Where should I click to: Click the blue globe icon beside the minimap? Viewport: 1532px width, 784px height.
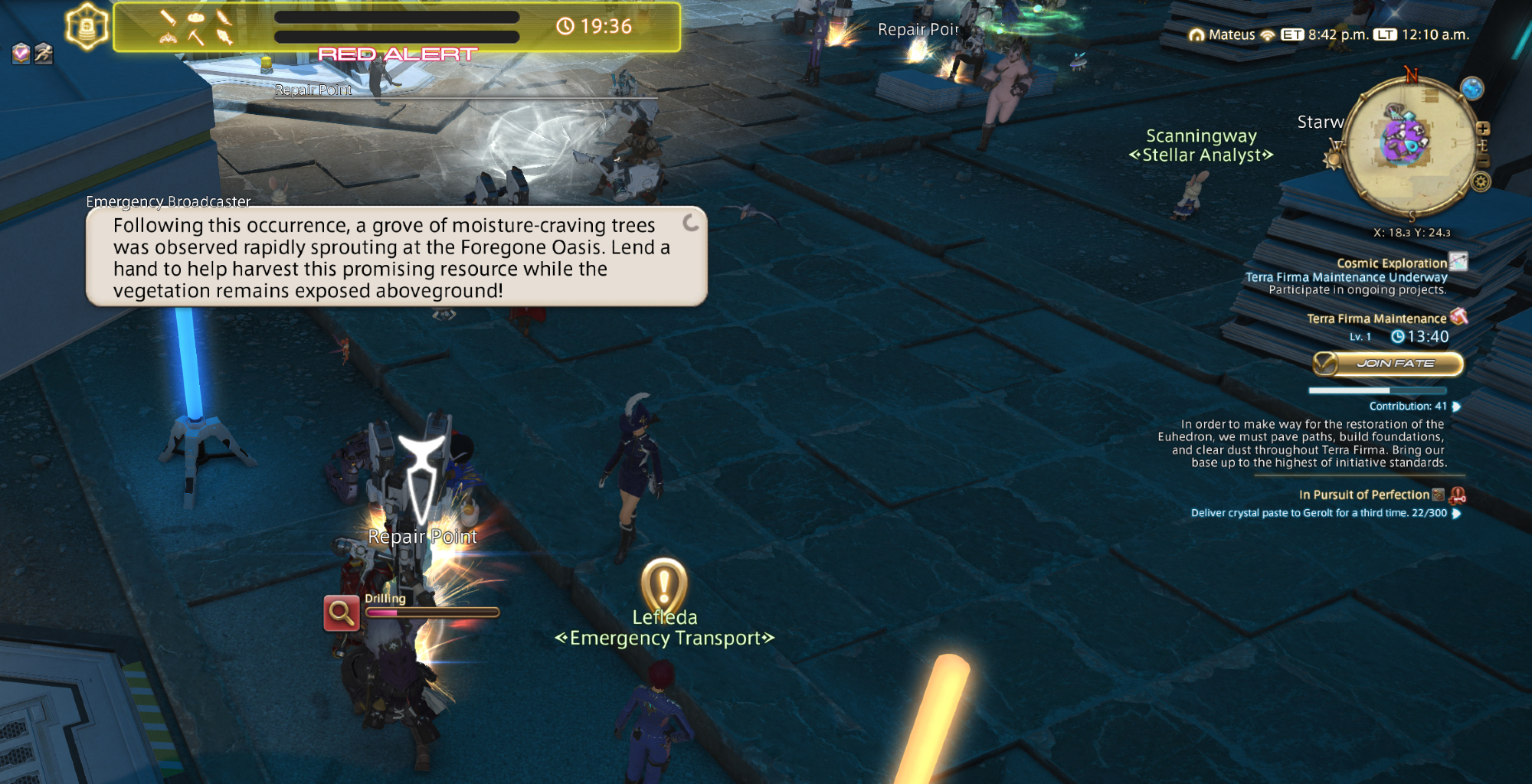click(x=1471, y=89)
